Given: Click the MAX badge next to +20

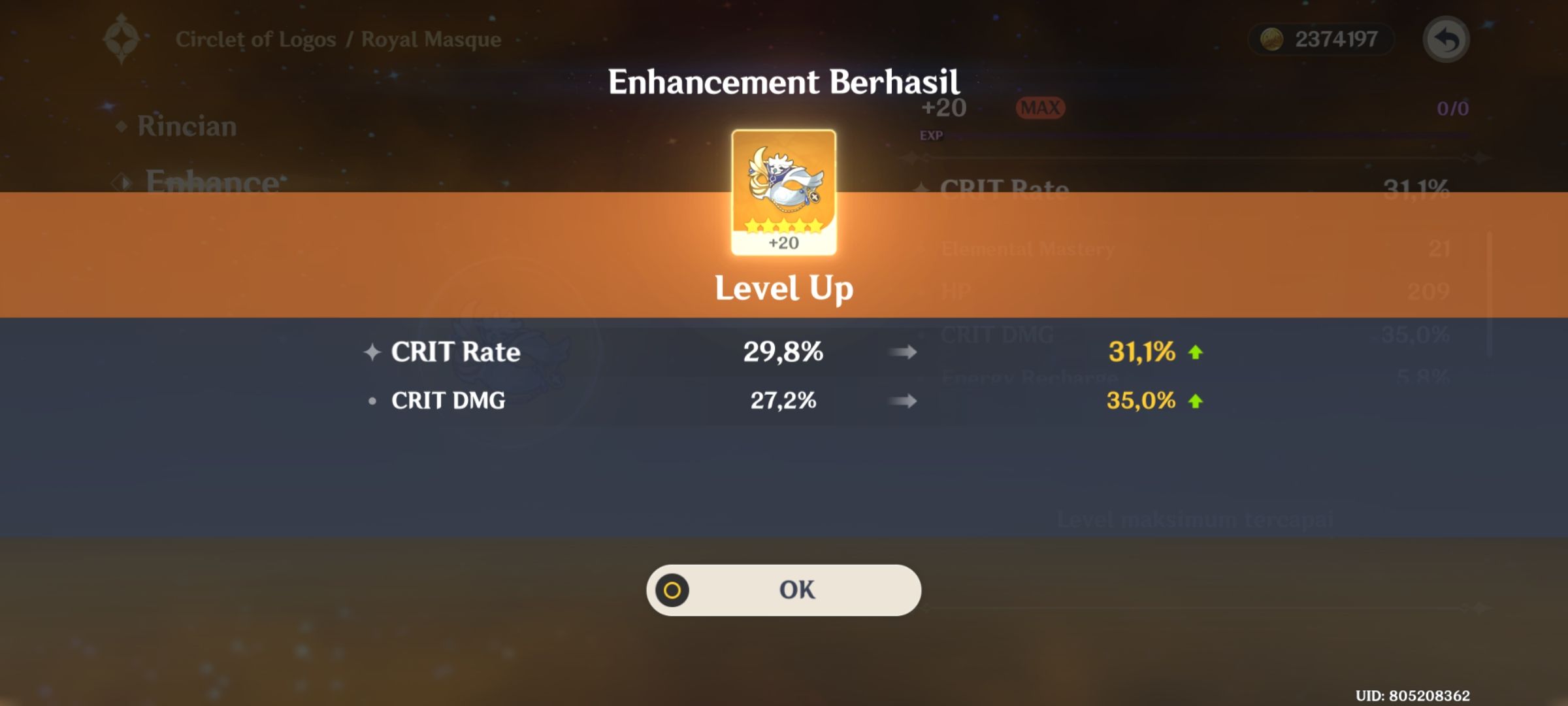Looking at the screenshot, I should pos(1039,109).
